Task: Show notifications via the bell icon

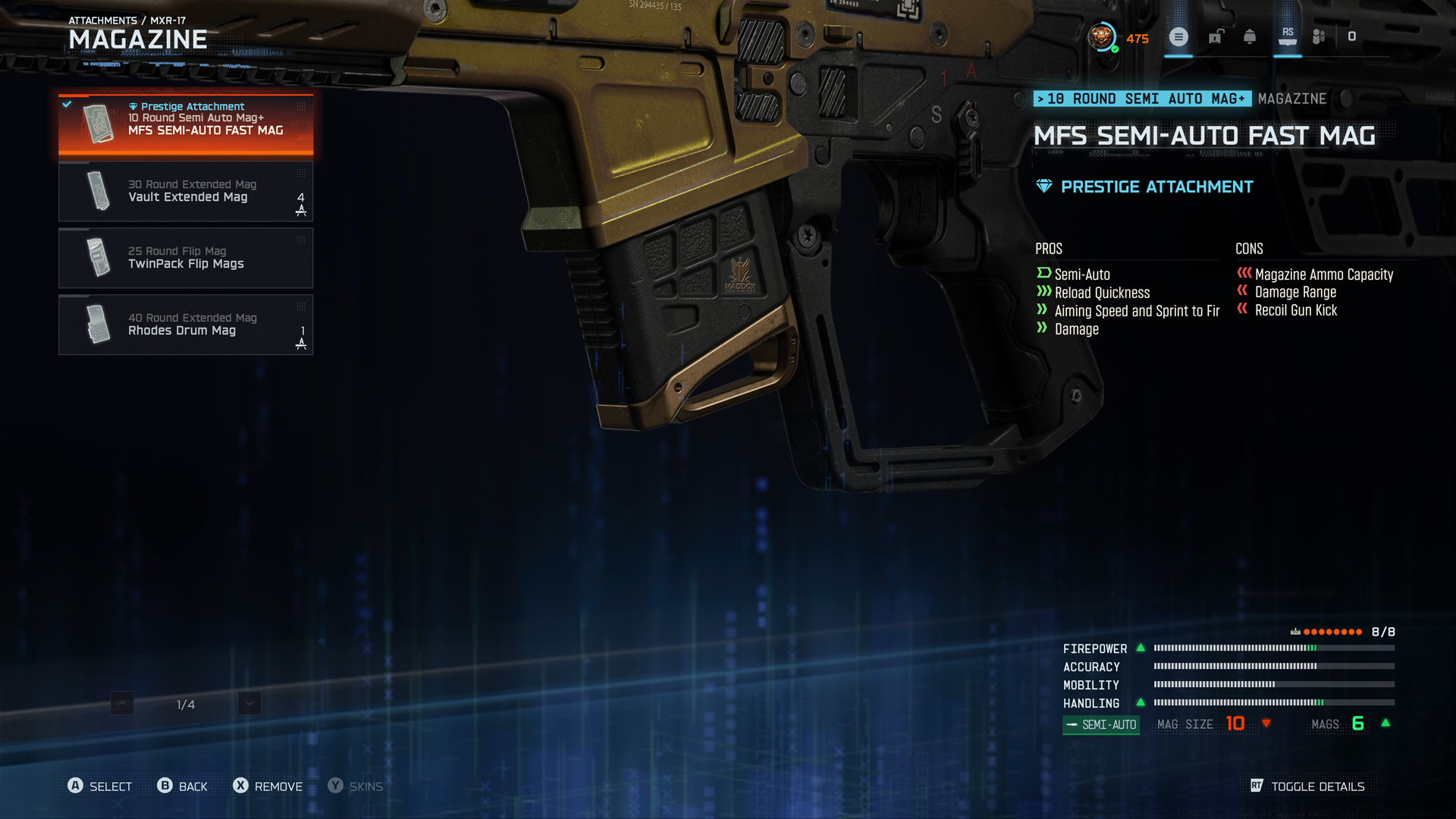Action: tap(1250, 36)
